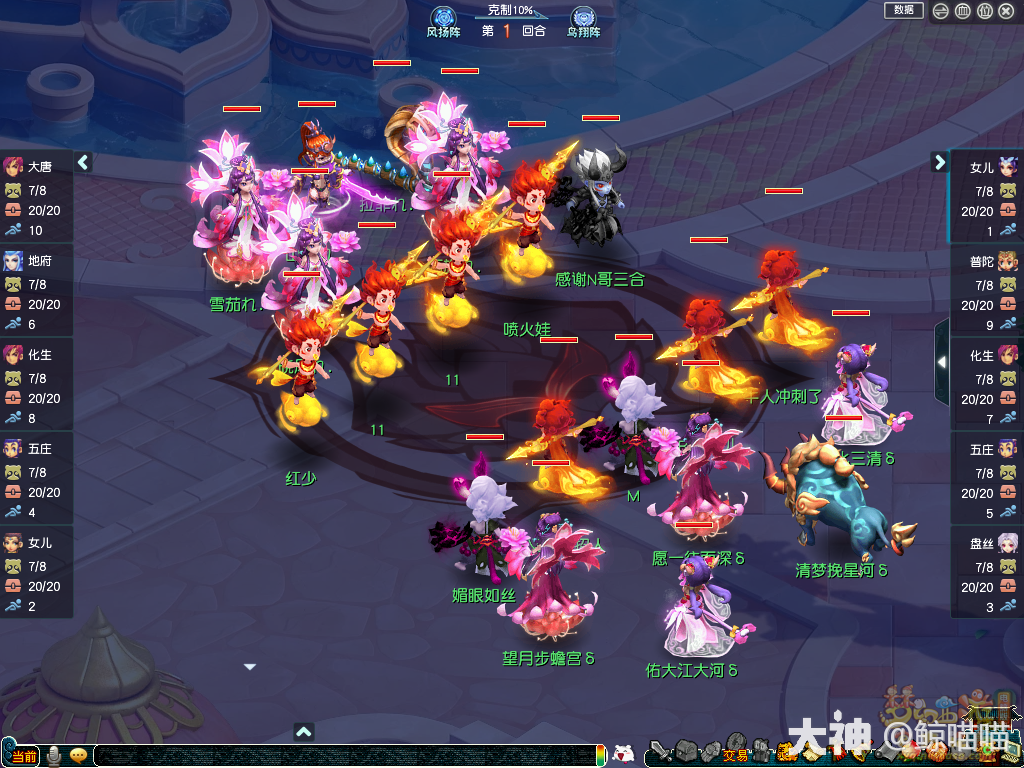Click the 鸟翔阵 formation icon

583,21
